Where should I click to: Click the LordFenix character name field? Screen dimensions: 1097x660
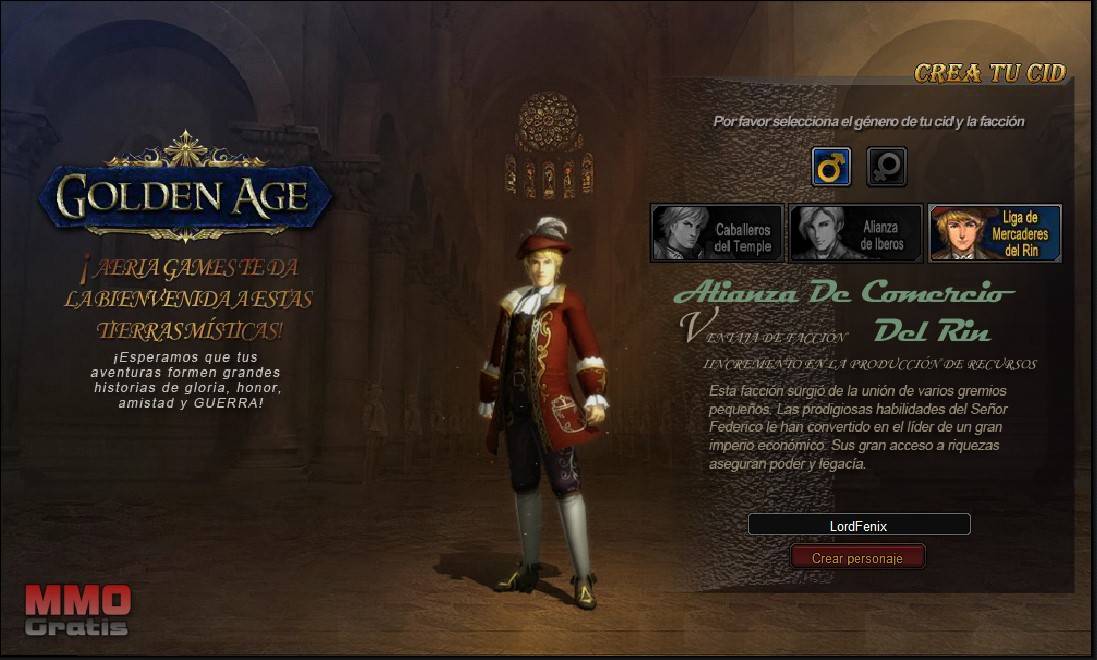click(x=858, y=525)
